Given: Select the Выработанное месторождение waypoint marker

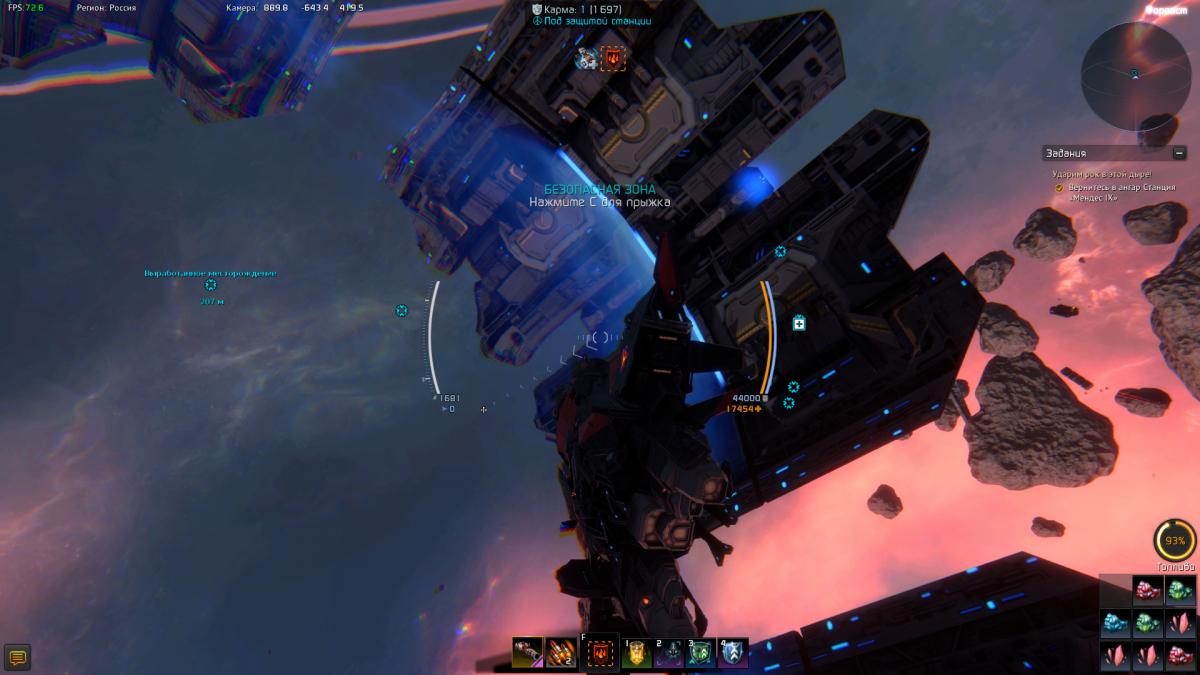Looking at the screenshot, I should pyautogui.click(x=210, y=285).
